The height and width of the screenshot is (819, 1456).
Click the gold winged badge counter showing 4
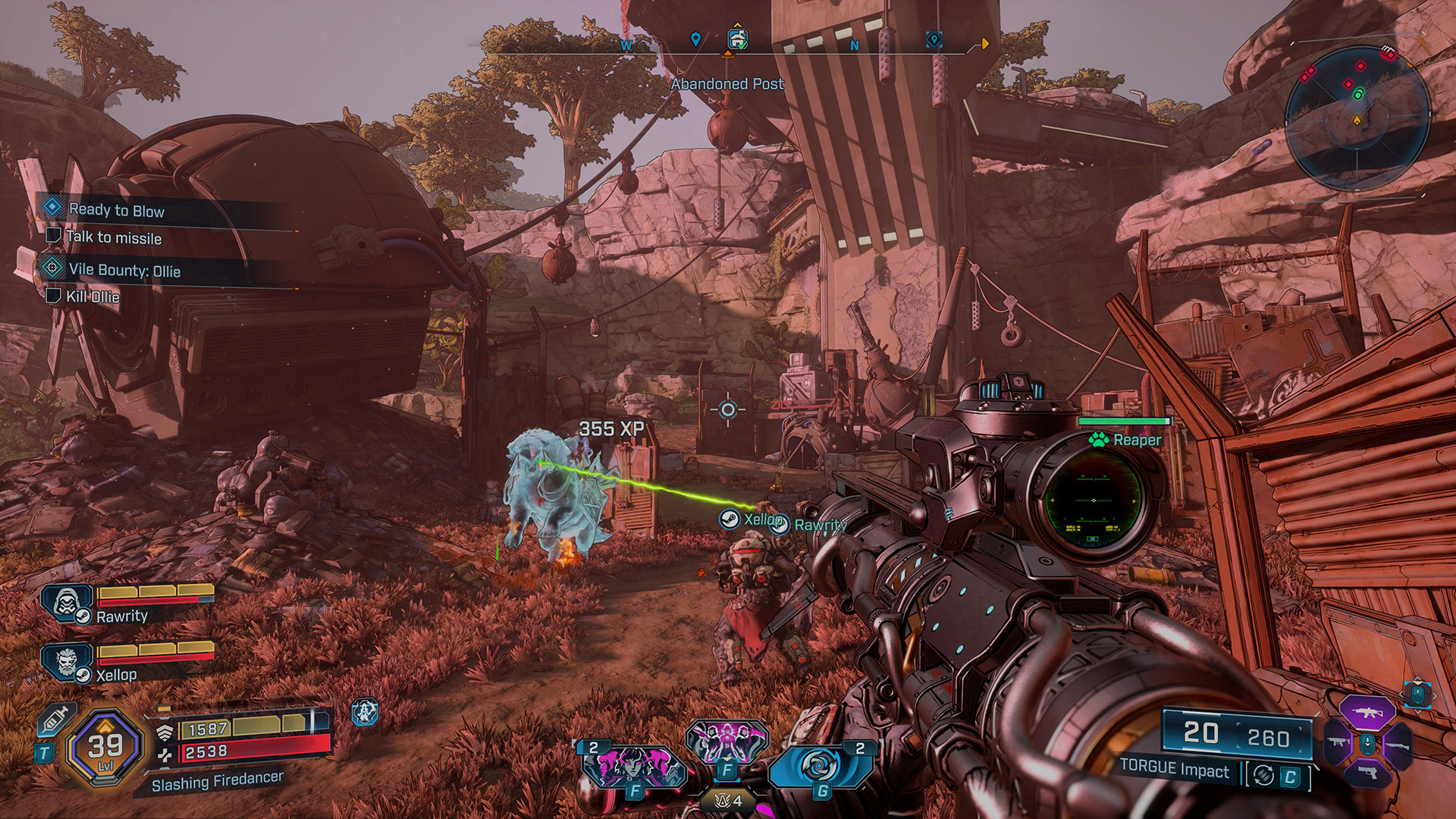(727, 800)
